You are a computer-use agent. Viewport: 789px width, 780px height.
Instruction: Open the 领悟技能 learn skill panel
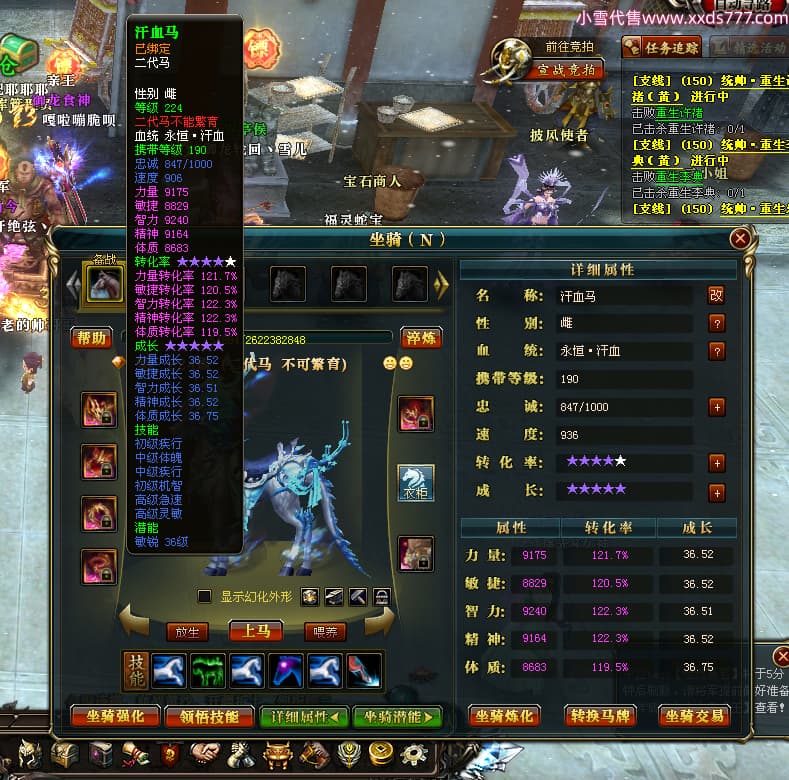[210, 716]
